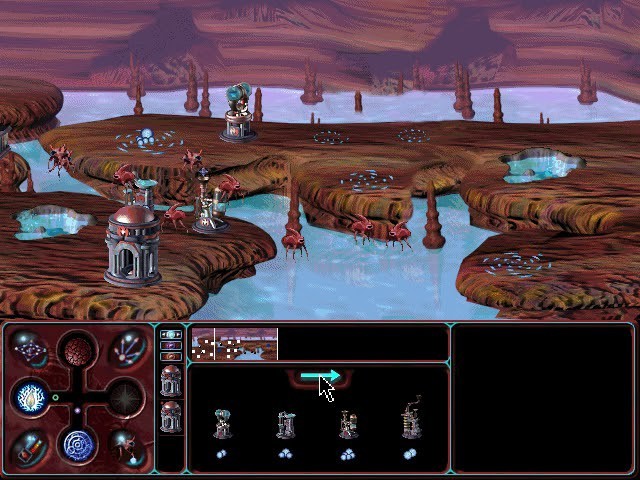Screen dimensions: 640x480
Task: Click the minimap overview strip
Action: tap(234, 344)
